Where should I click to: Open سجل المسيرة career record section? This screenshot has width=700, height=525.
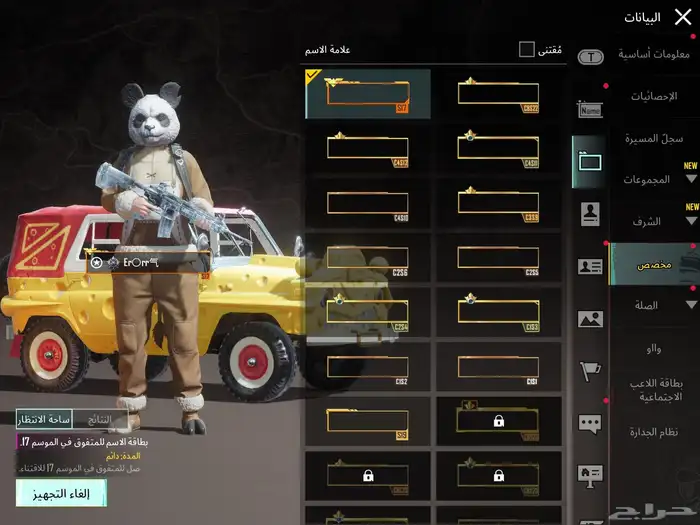tap(655, 138)
